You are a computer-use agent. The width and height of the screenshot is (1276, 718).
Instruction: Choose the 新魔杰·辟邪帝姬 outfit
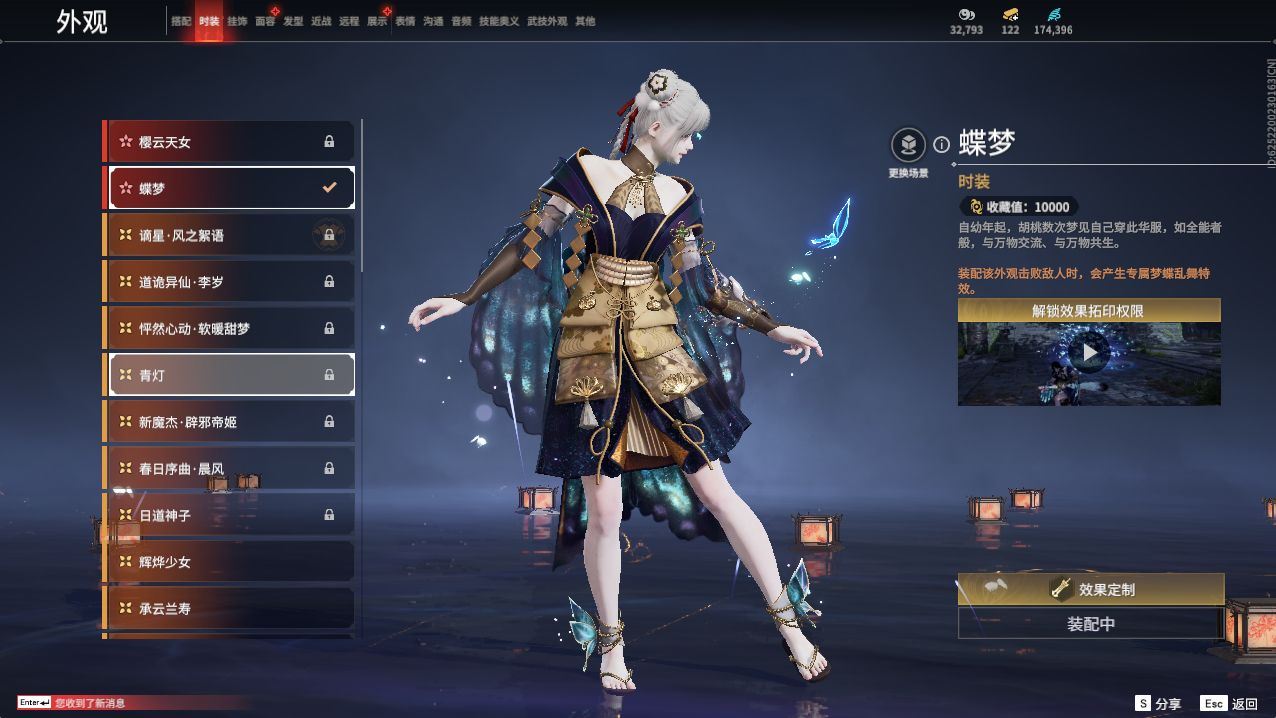click(230, 422)
